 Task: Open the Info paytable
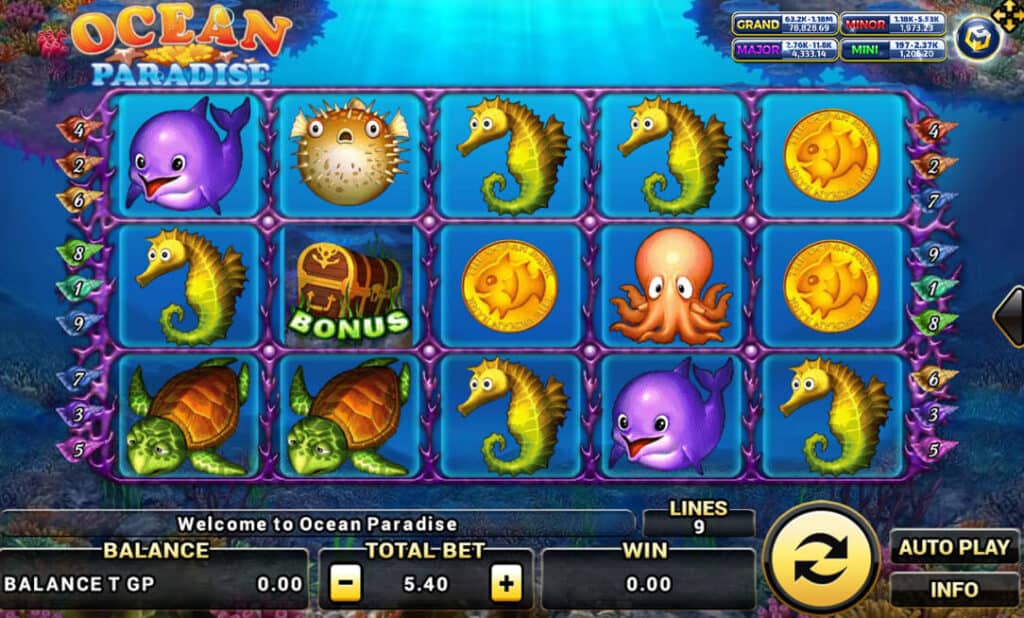coord(954,589)
